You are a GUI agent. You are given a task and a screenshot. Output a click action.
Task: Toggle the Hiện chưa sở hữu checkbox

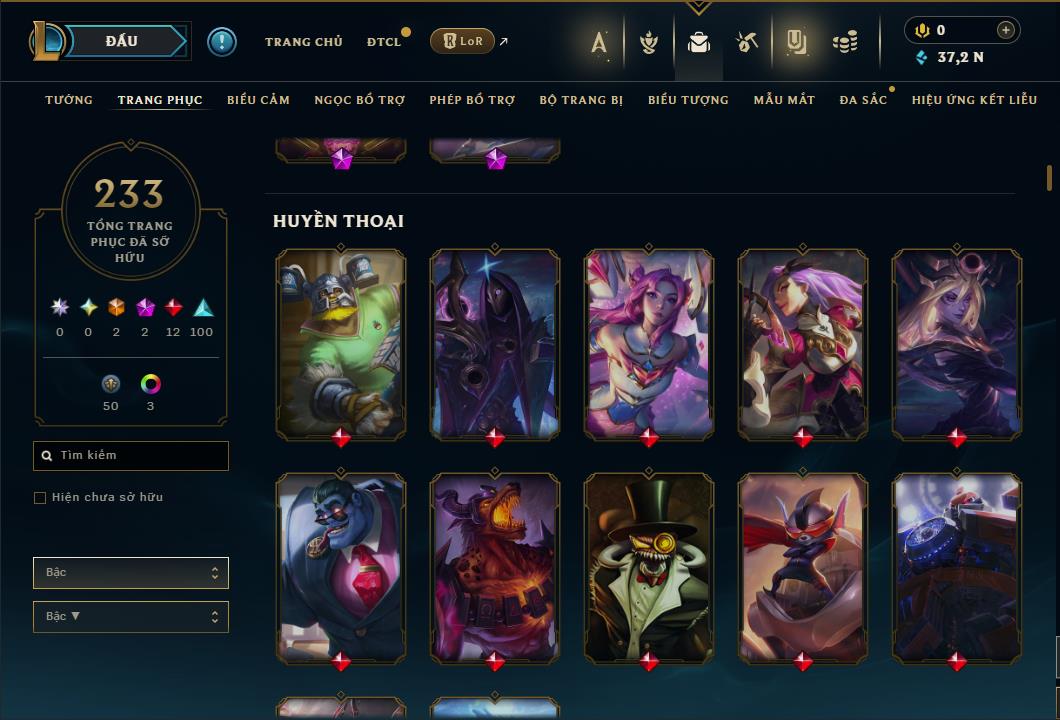(40, 498)
